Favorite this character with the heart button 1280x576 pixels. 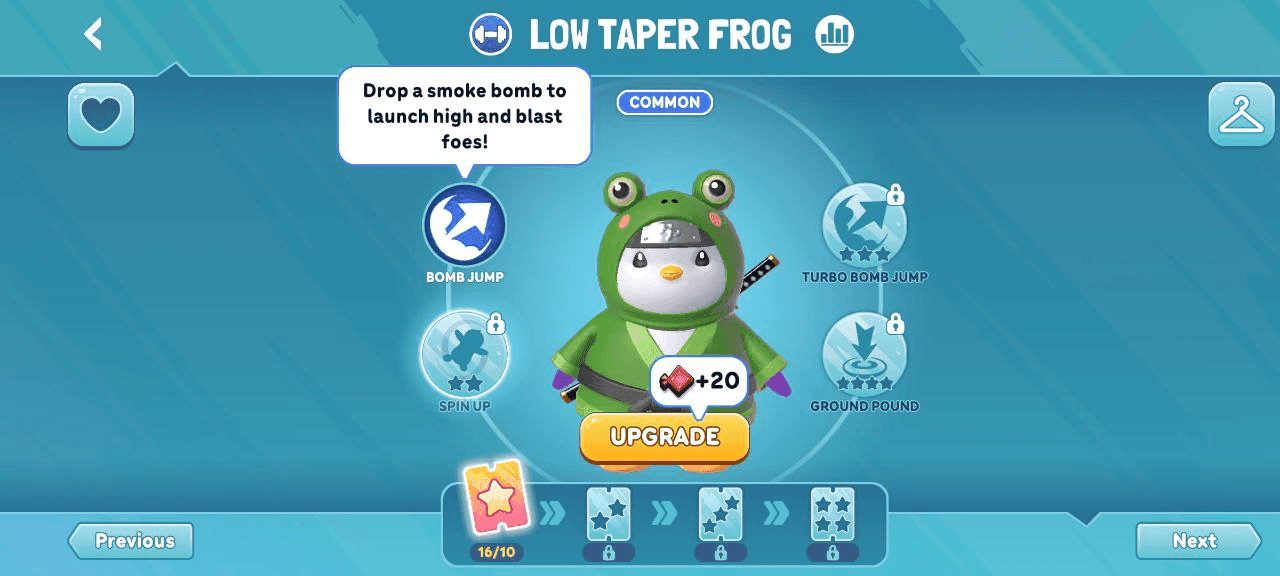101,115
